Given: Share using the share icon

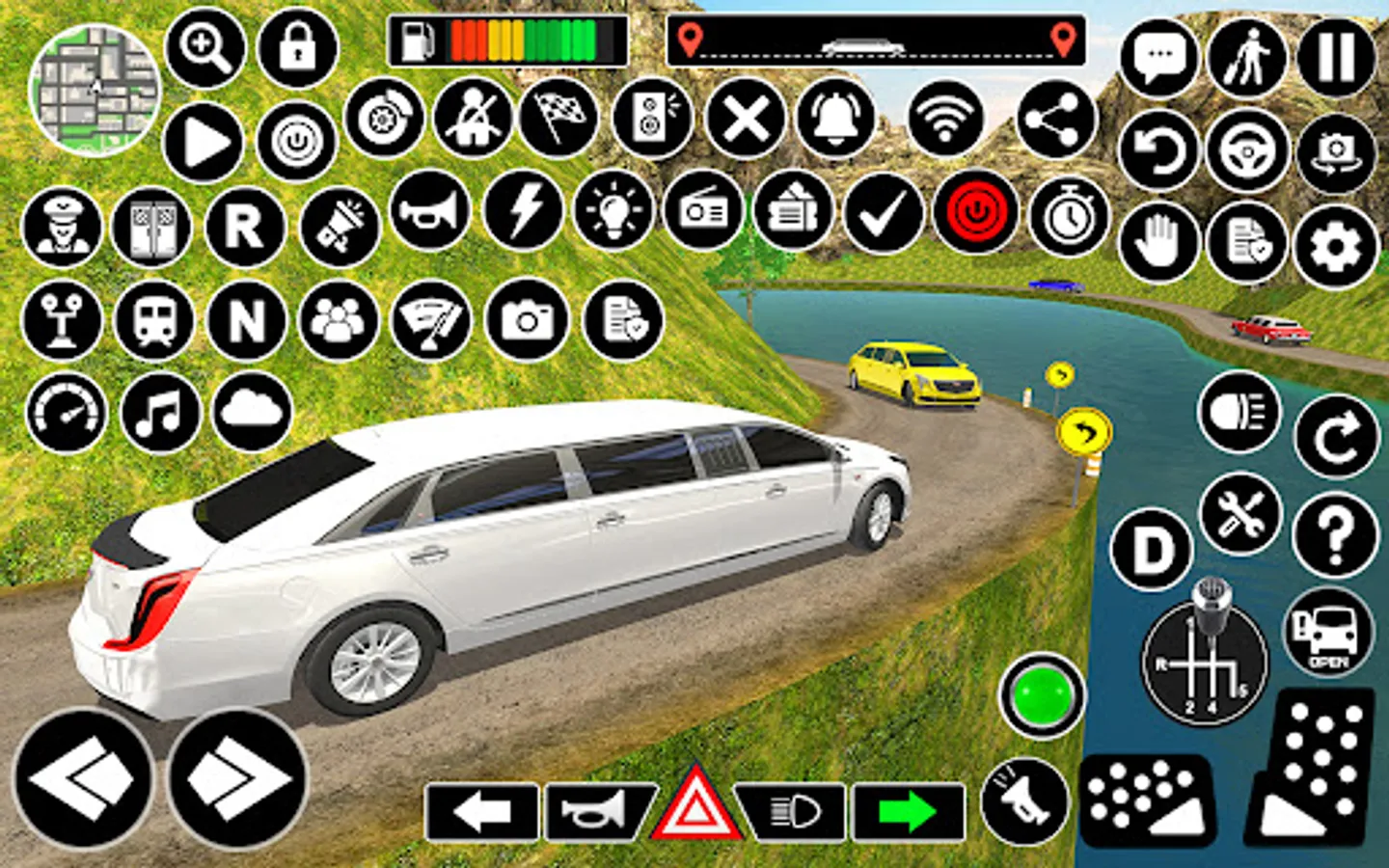Looking at the screenshot, I should point(1055,120).
